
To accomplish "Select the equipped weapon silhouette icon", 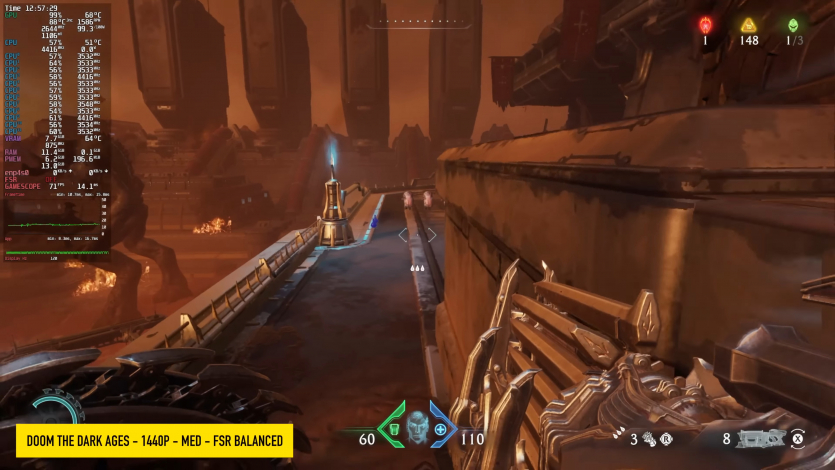I will pyautogui.click(x=760, y=437).
